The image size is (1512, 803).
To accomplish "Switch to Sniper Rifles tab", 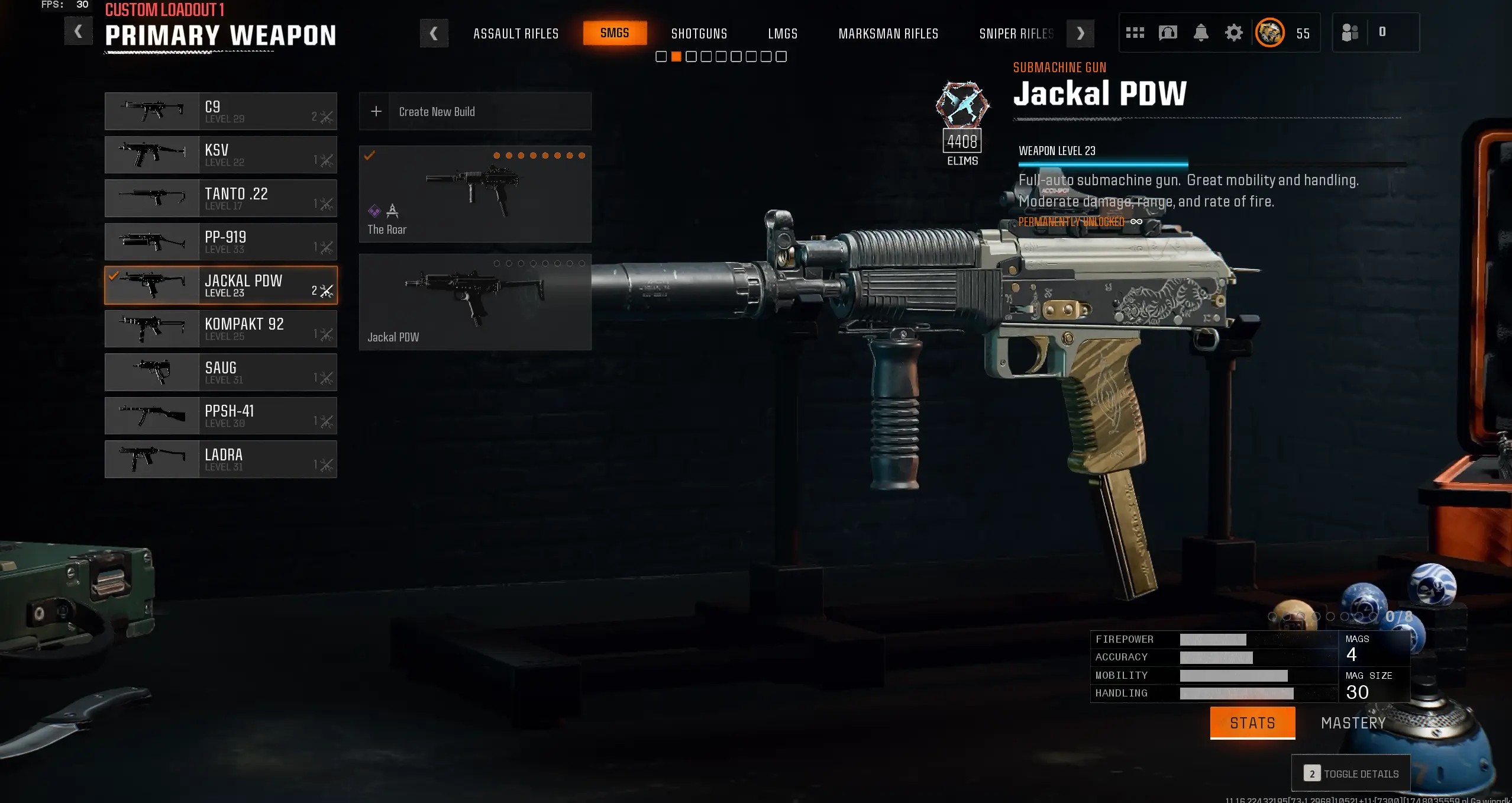I will [1016, 34].
